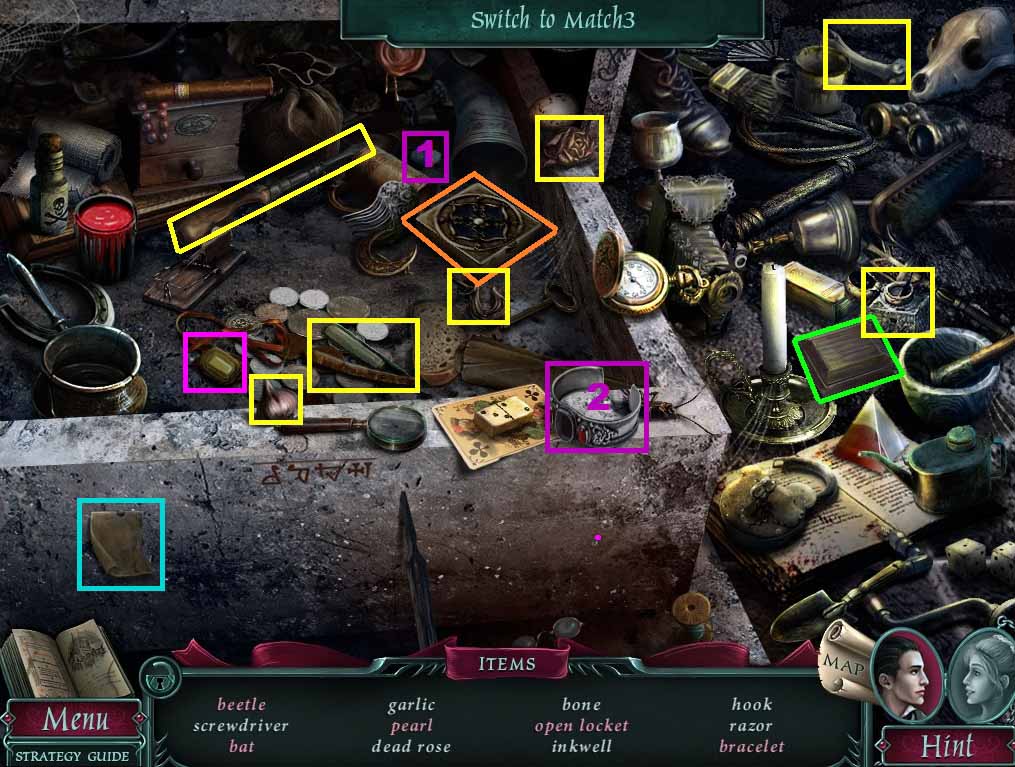The image size is (1015, 767).
Task: Open the Strategy Guide
Action: pos(72,756)
